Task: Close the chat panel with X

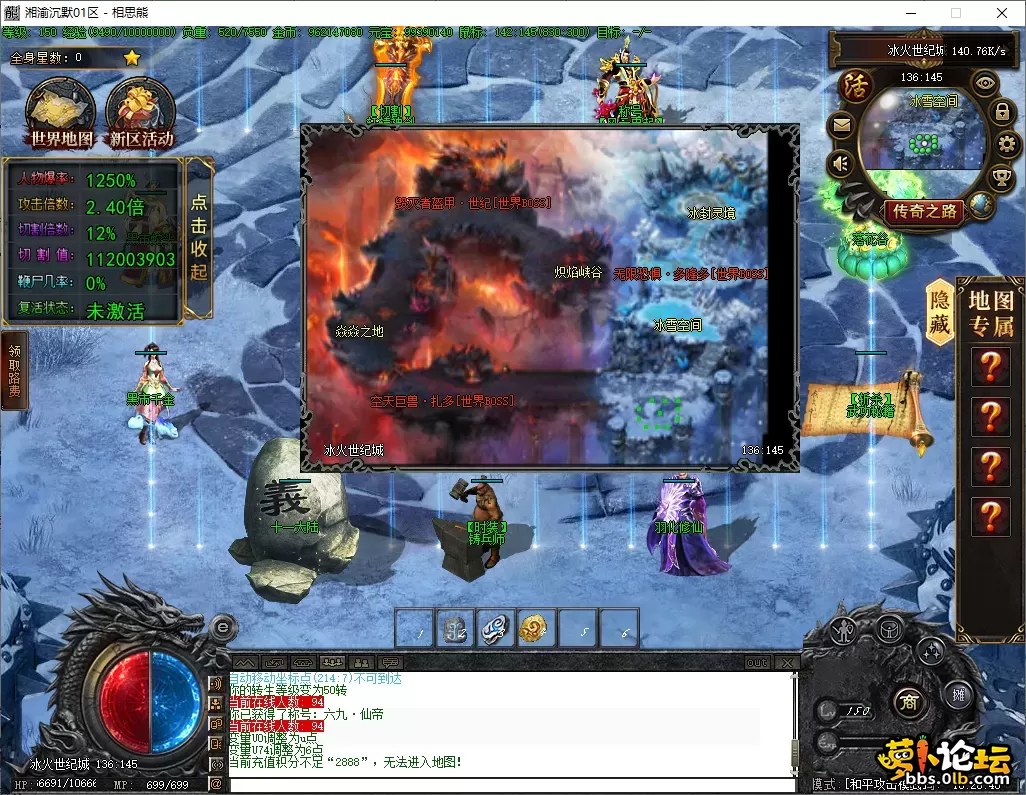Action: pos(787,662)
